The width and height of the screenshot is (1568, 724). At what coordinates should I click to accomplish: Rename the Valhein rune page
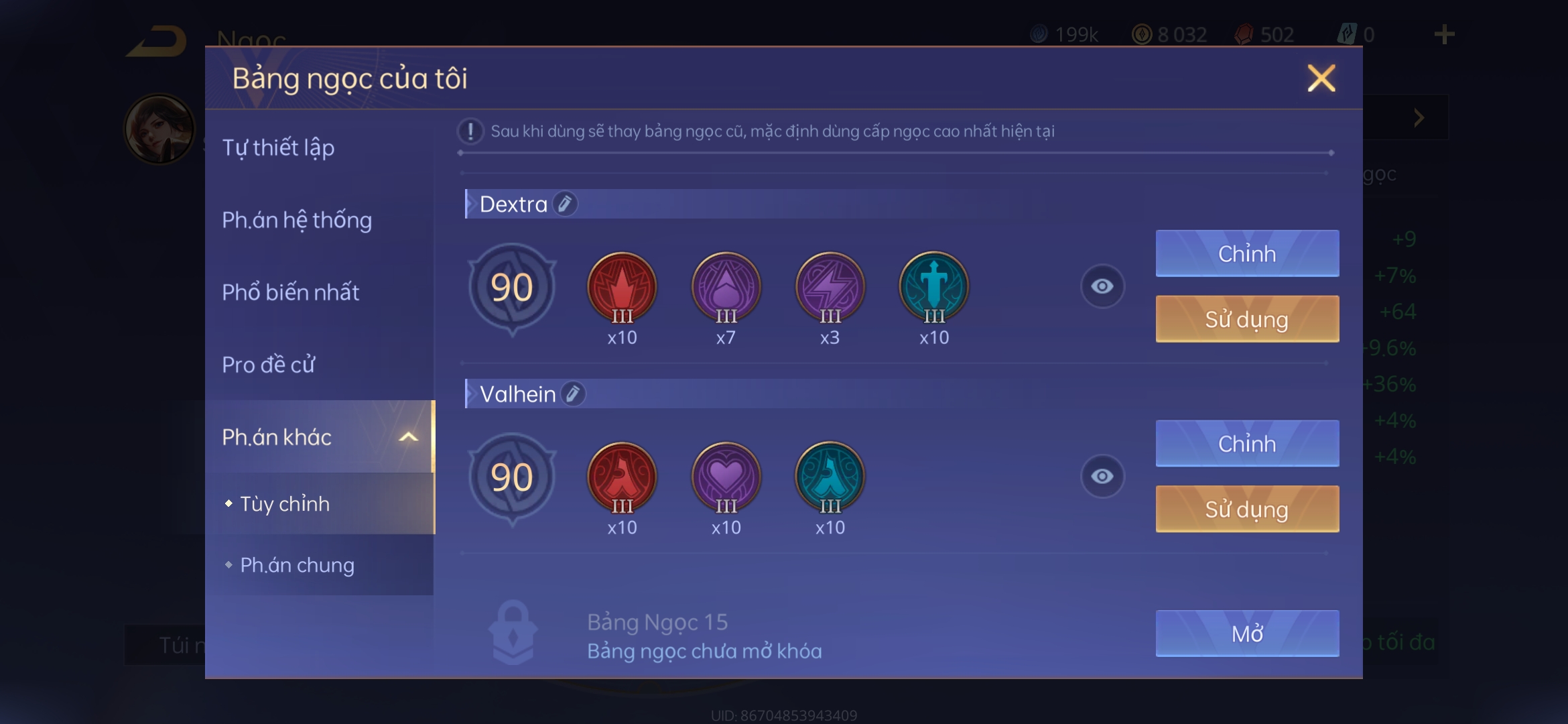pyautogui.click(x=573, y=394)
